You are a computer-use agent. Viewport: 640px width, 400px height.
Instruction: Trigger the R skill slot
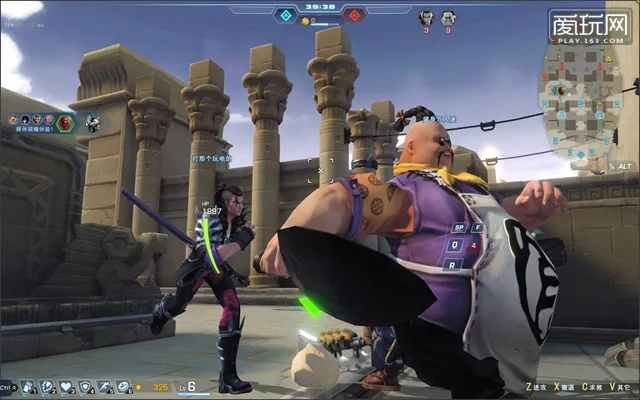tap(453, 264)
